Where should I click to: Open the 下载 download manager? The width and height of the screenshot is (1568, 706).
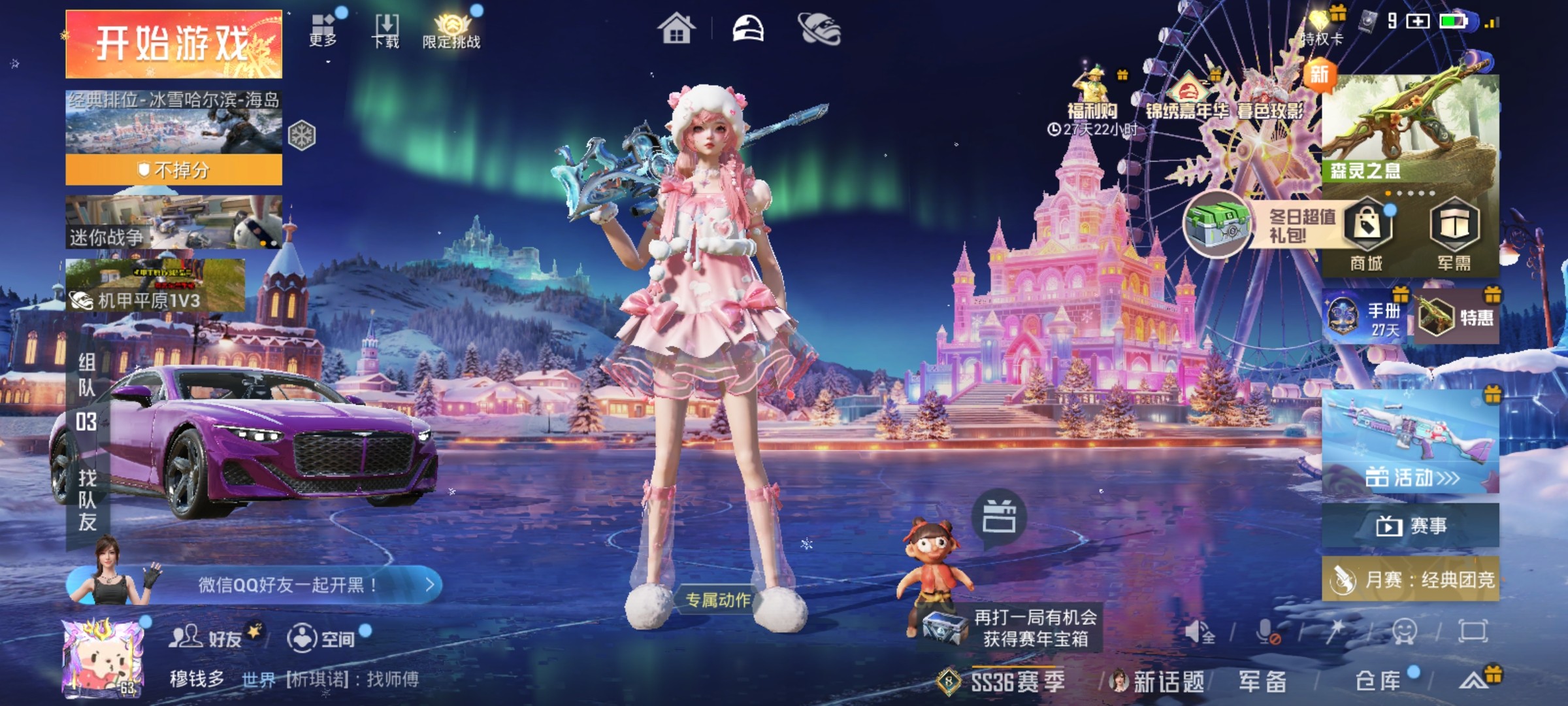tap(385, 30)
